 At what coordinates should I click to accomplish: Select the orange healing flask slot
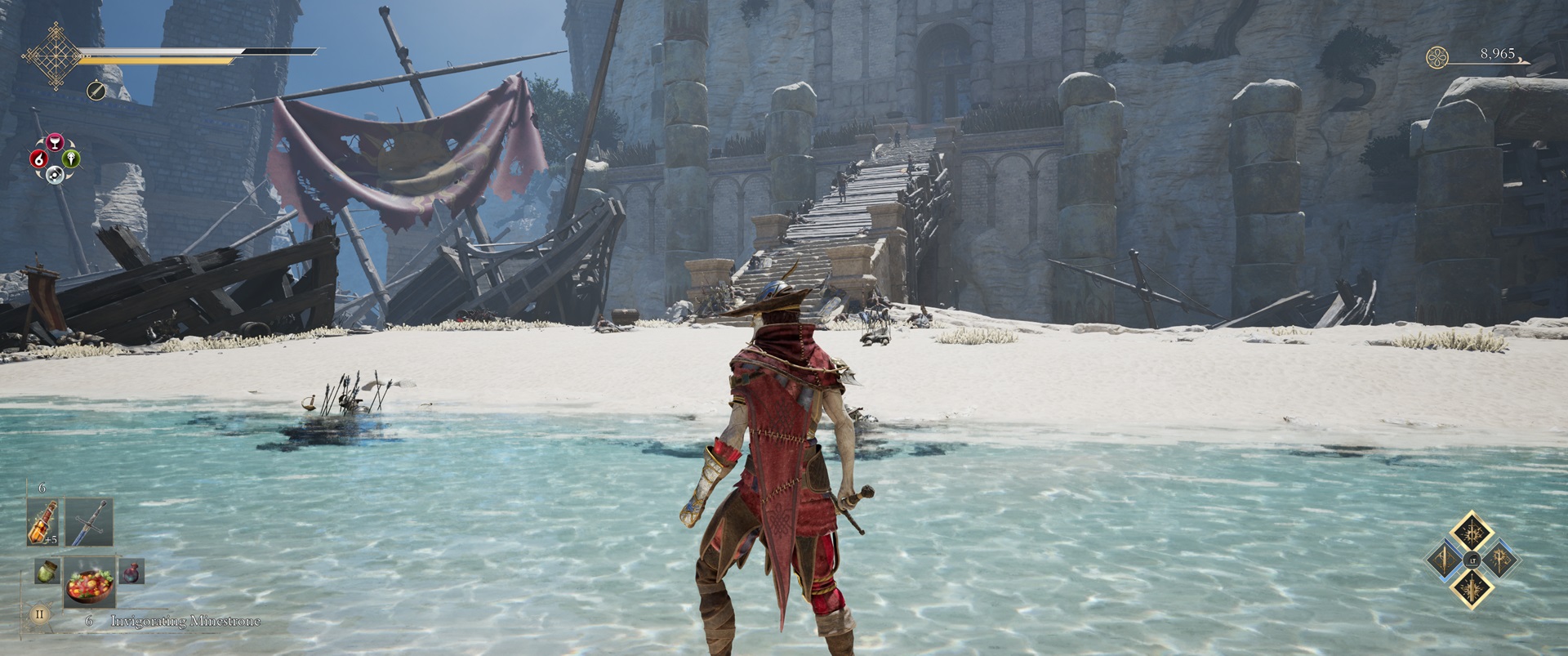(42, 522)
